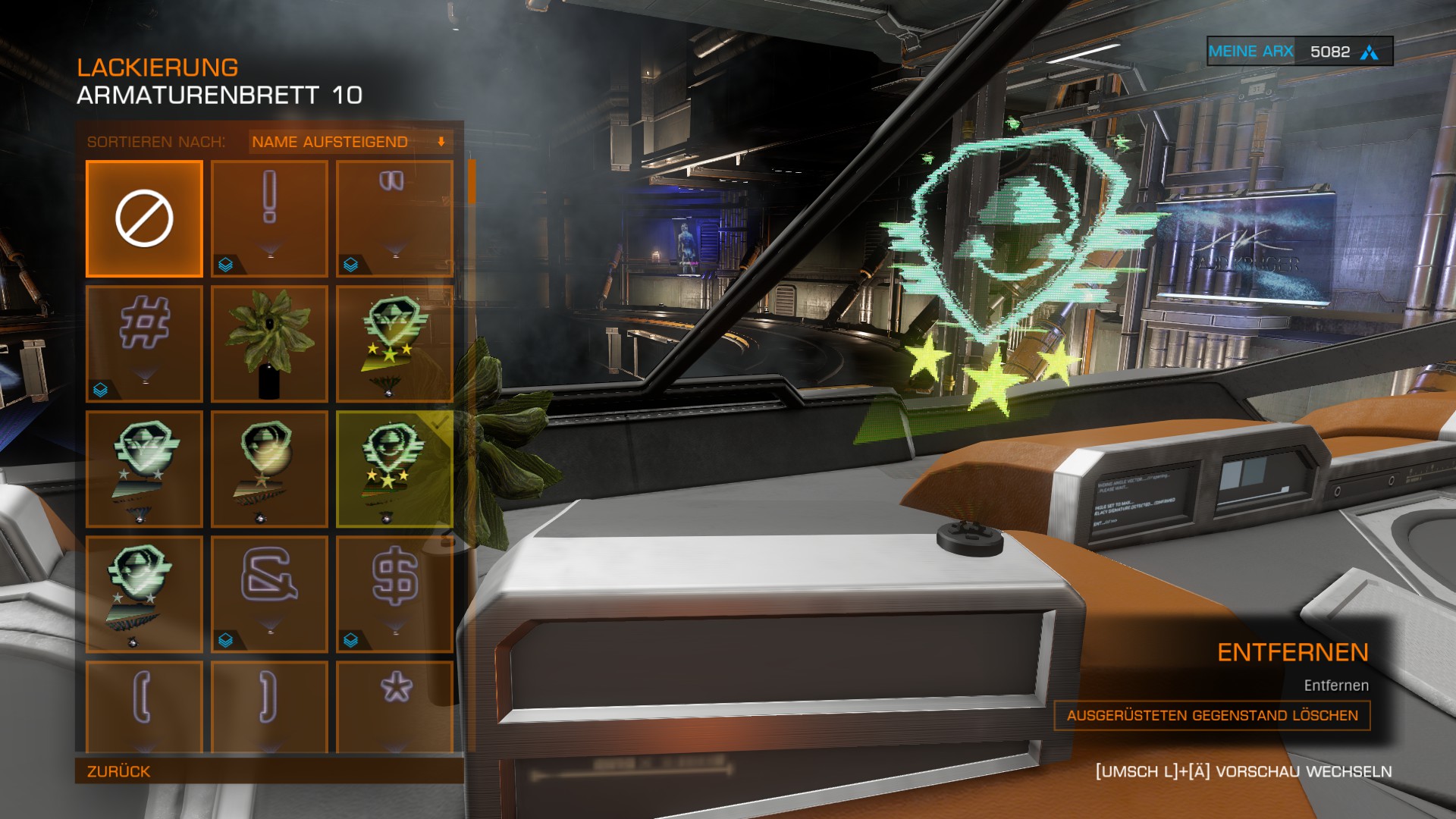Pick the quotation mark dashboard item
Viewport: 1456px width, 819px height.
(394, 218)
